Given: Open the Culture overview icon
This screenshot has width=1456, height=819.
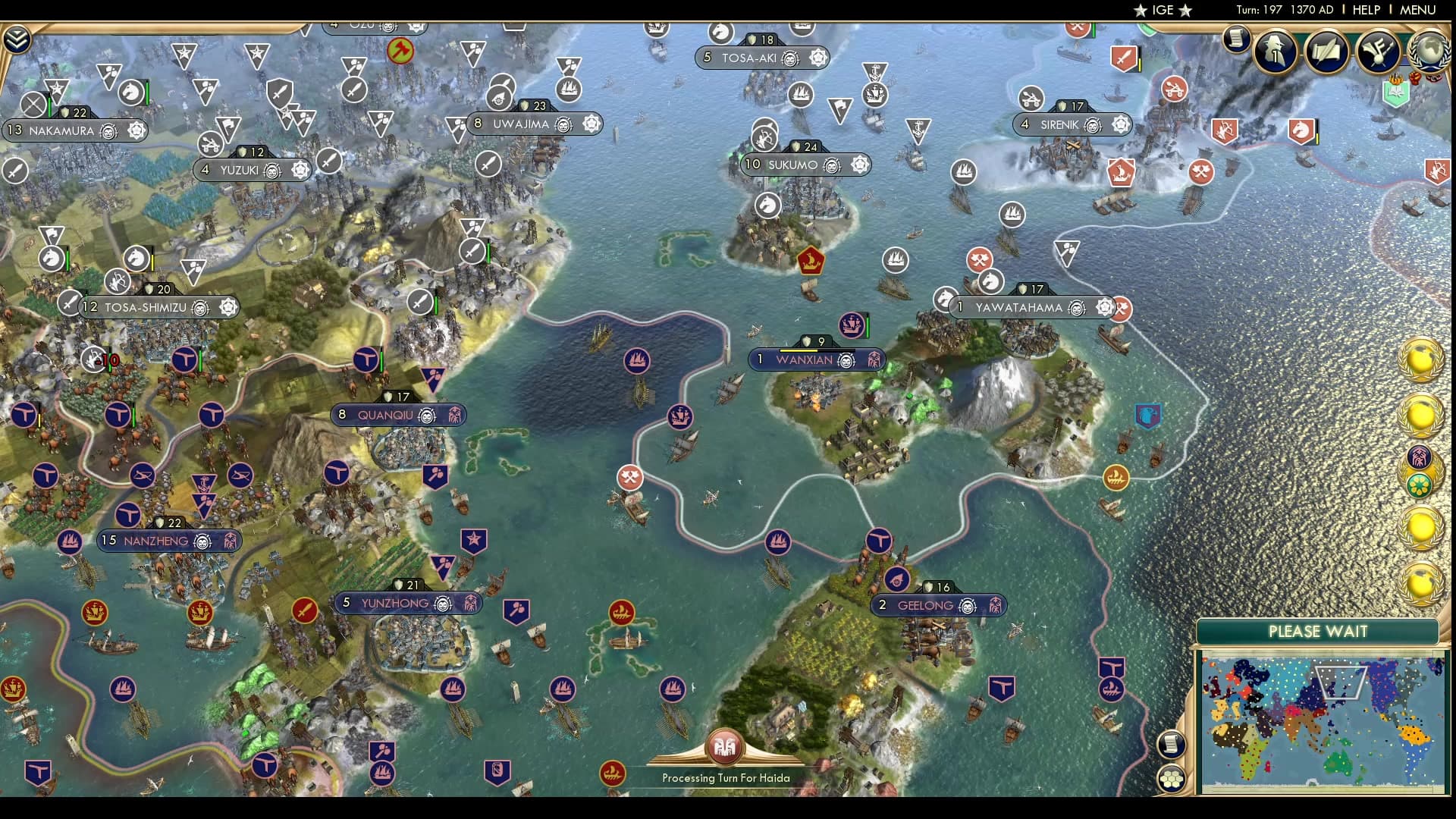Looking at the screenshot, I should [1376, 51].
